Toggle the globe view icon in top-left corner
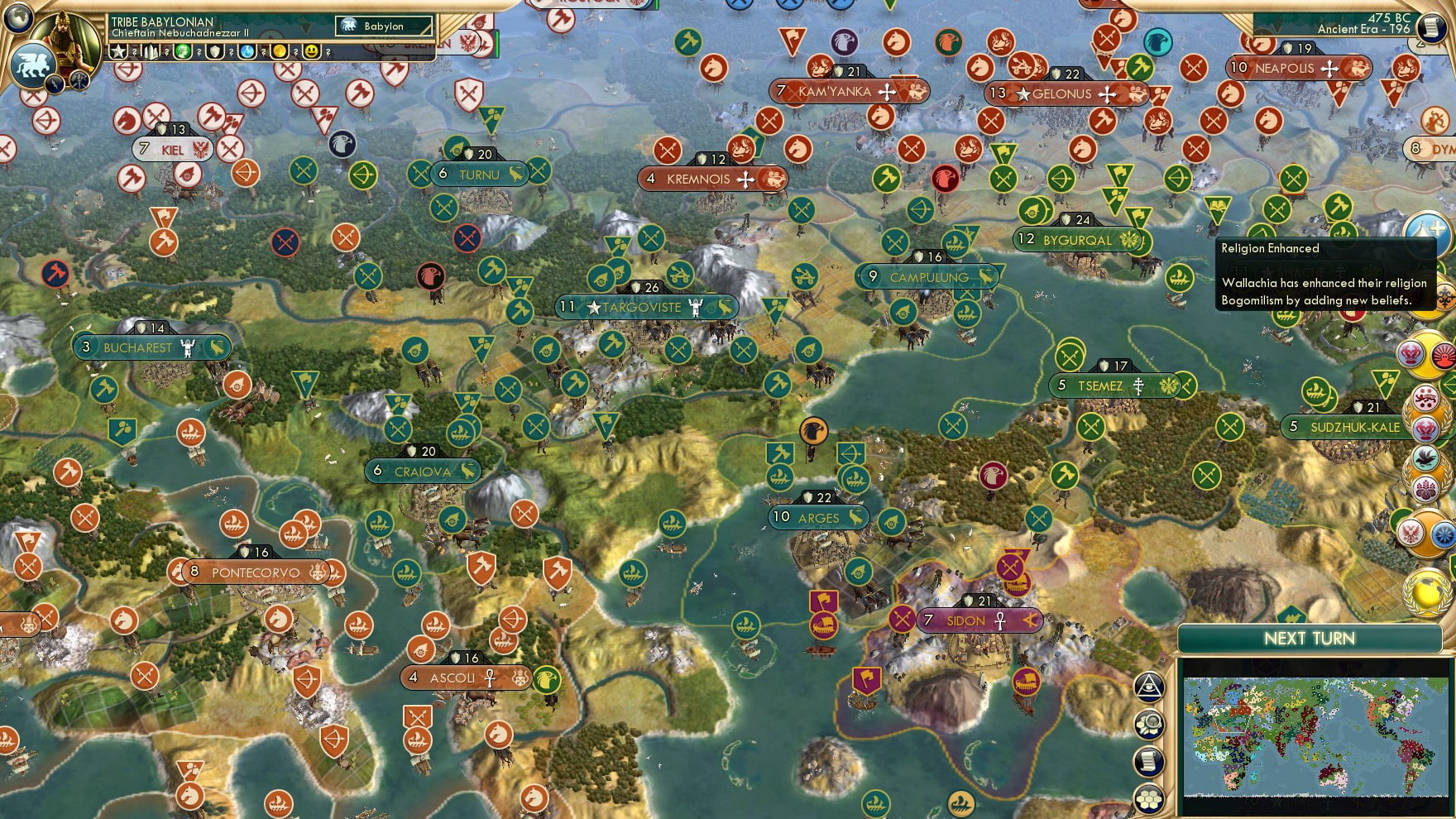 tap(16, 22)
